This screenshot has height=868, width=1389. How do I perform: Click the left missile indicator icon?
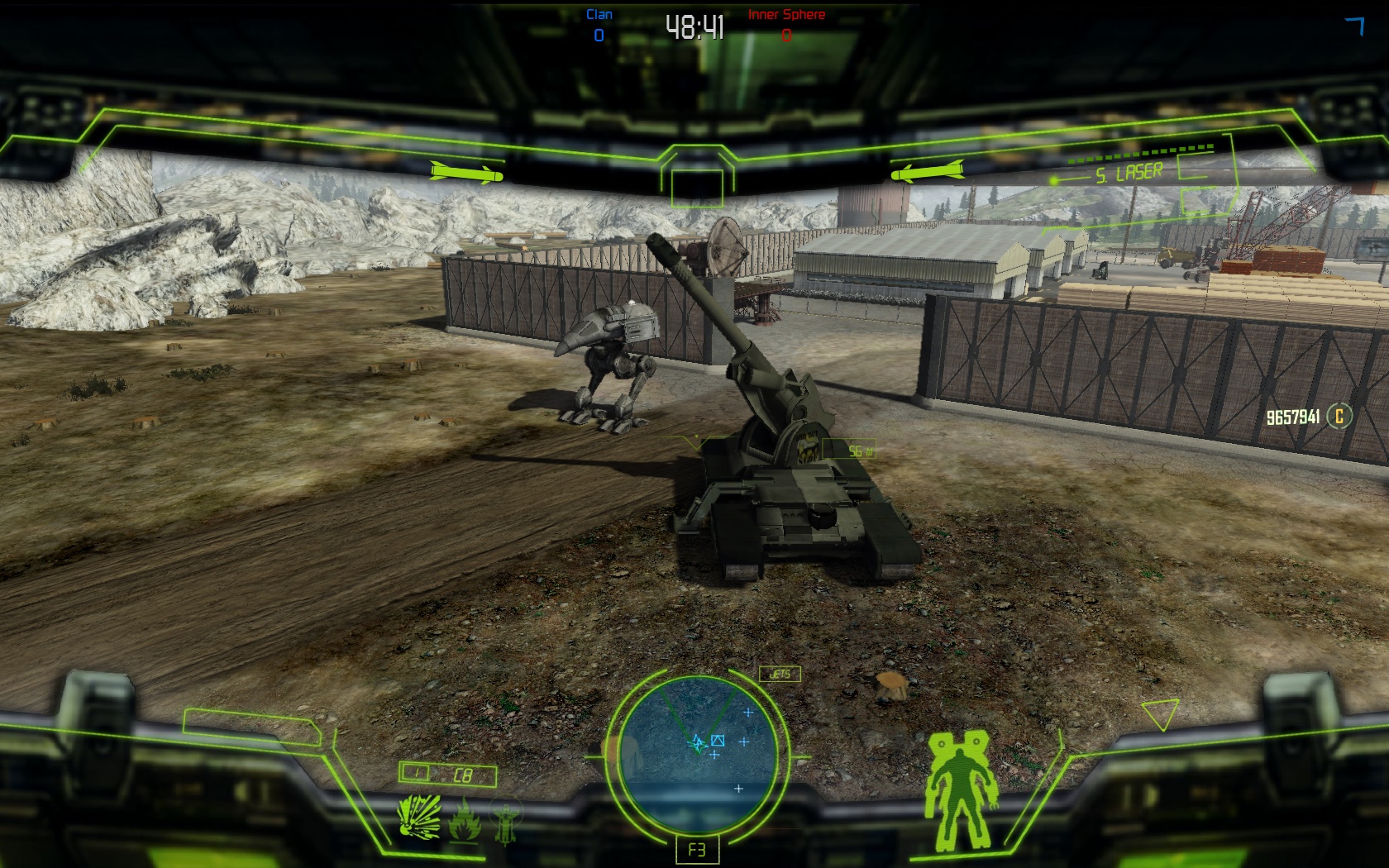pos(466,173)
